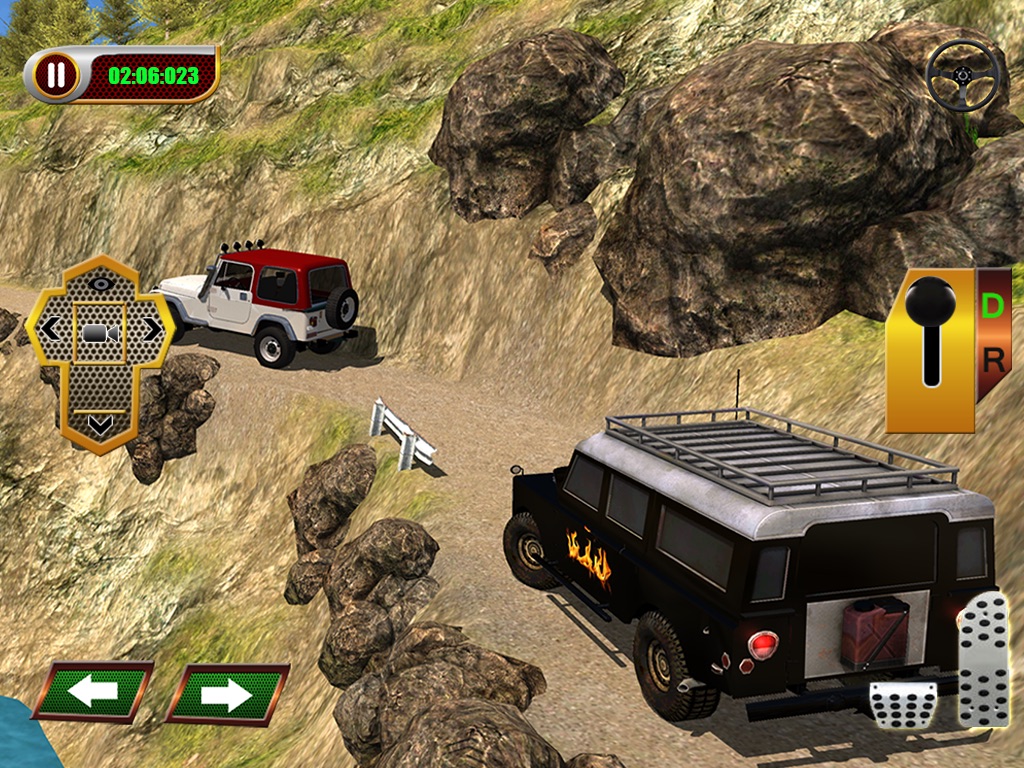Step on the tall accelerator pedal
The image size is (1024, 768).
click(x=984, y=658)
